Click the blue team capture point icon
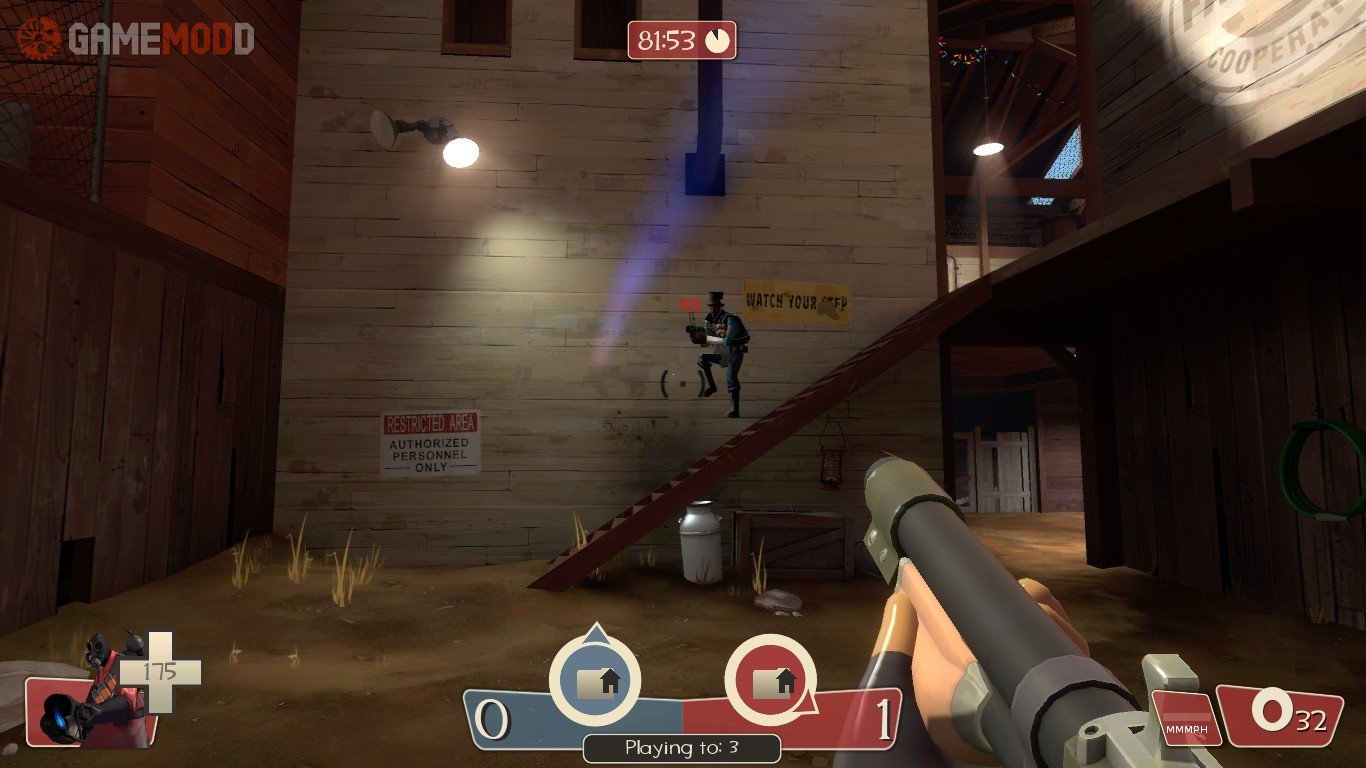This screenshot has height=768, width=1366. click(x=596, y=680)
